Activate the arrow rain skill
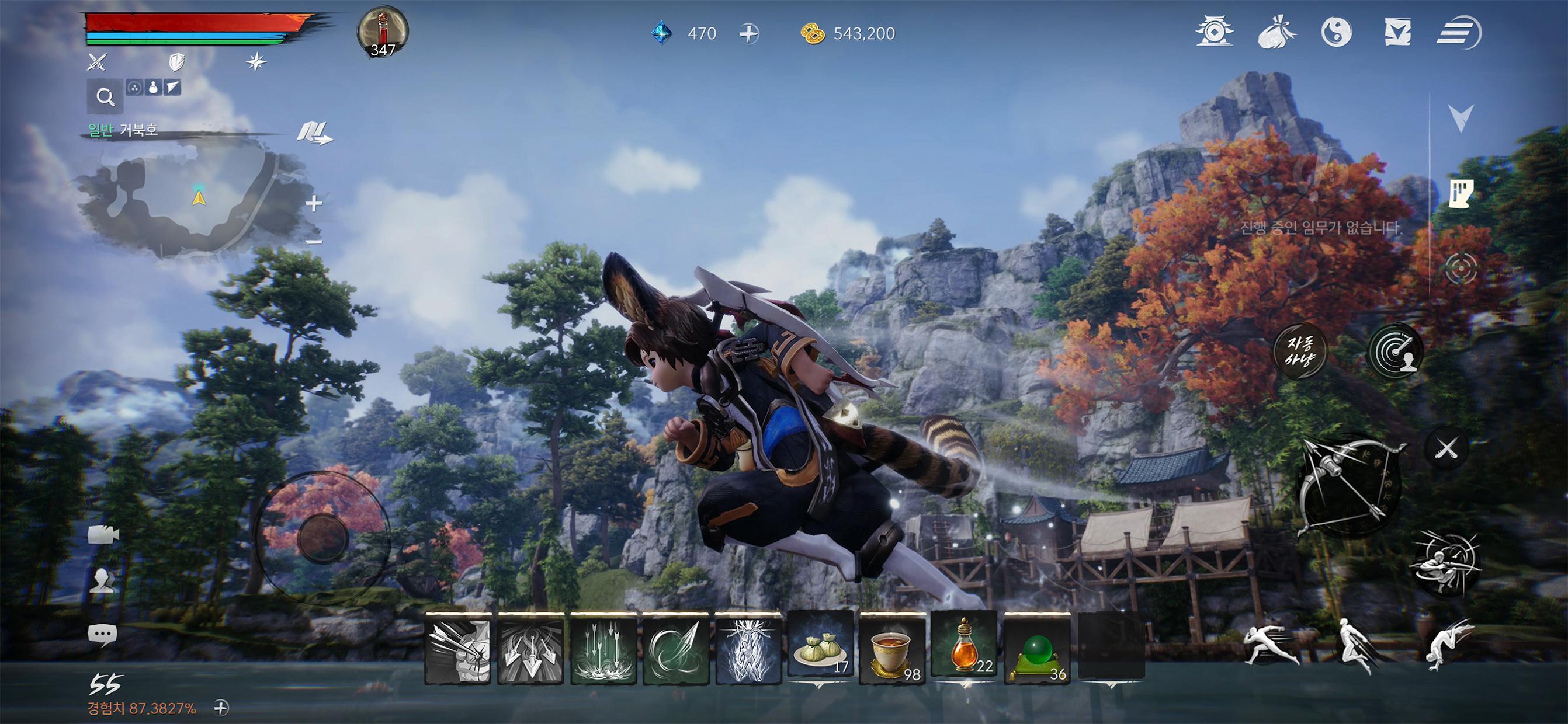The image size is (1568, 724). (603, 649)
